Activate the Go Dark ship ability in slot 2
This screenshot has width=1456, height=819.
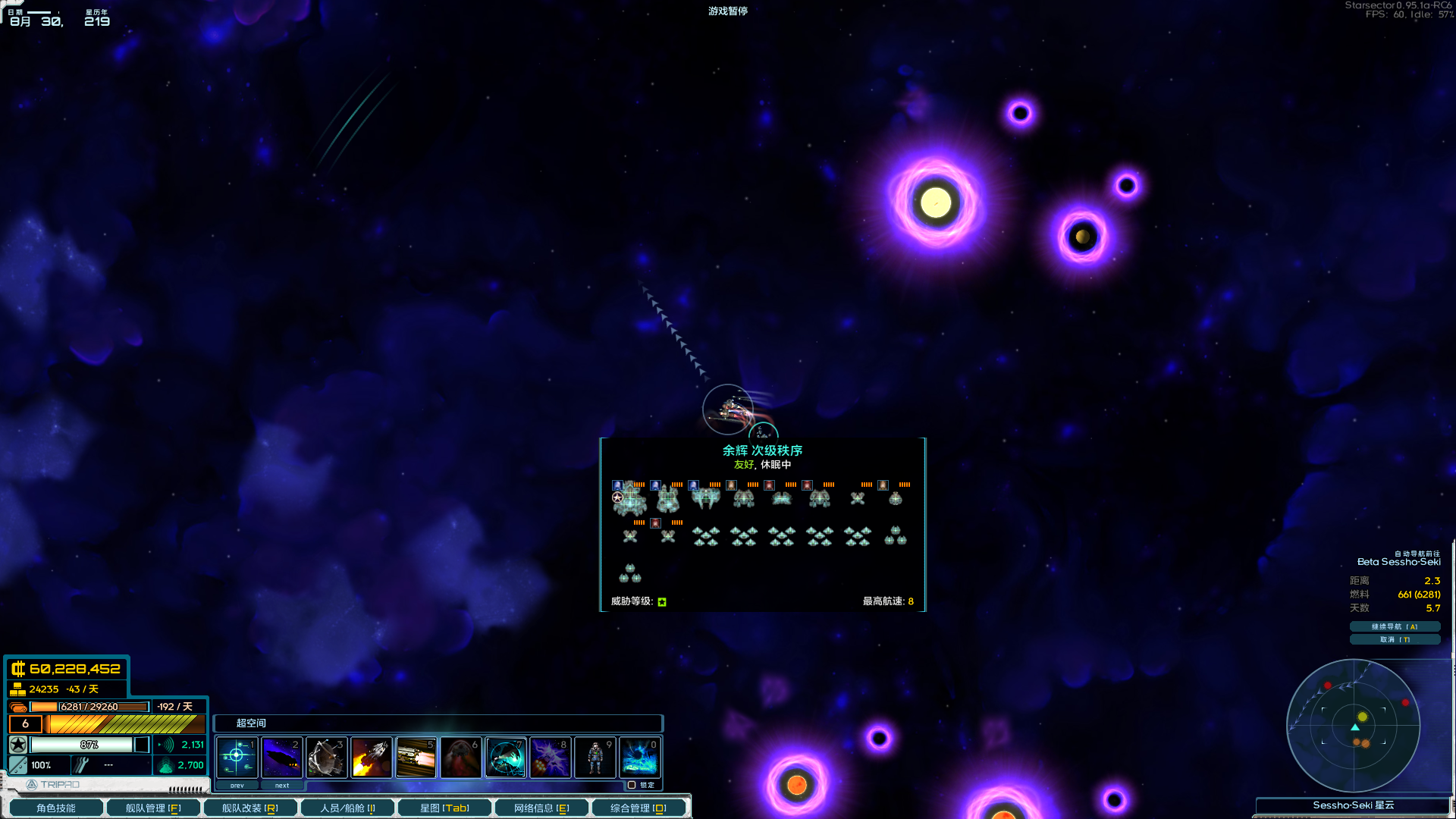pos(282,757)
